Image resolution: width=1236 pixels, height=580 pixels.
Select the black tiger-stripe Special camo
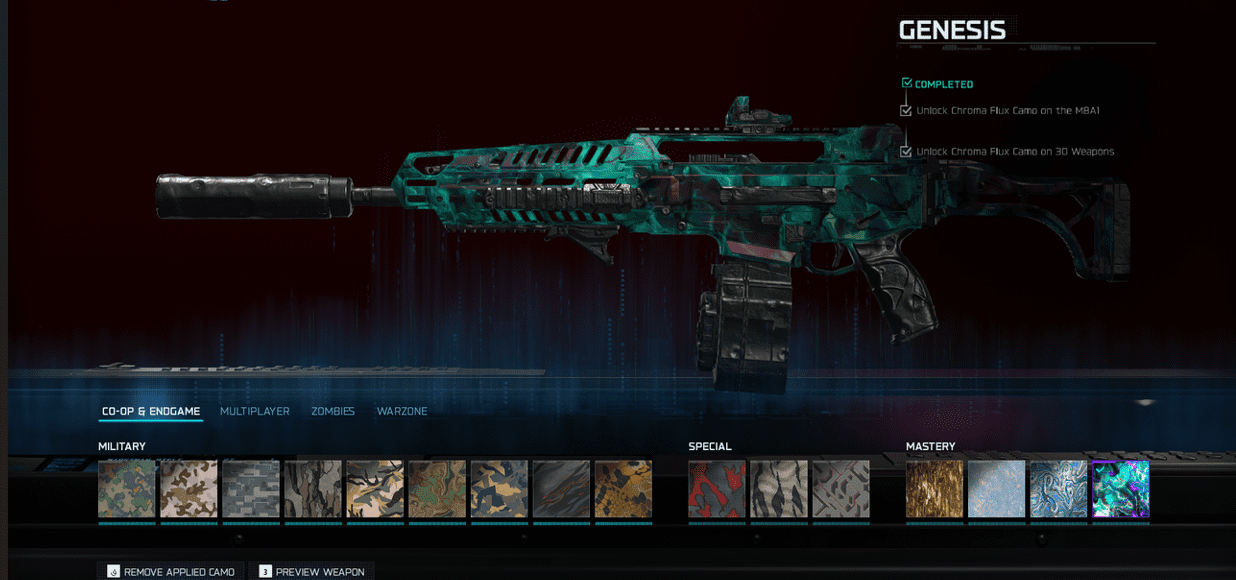(778, 489)
